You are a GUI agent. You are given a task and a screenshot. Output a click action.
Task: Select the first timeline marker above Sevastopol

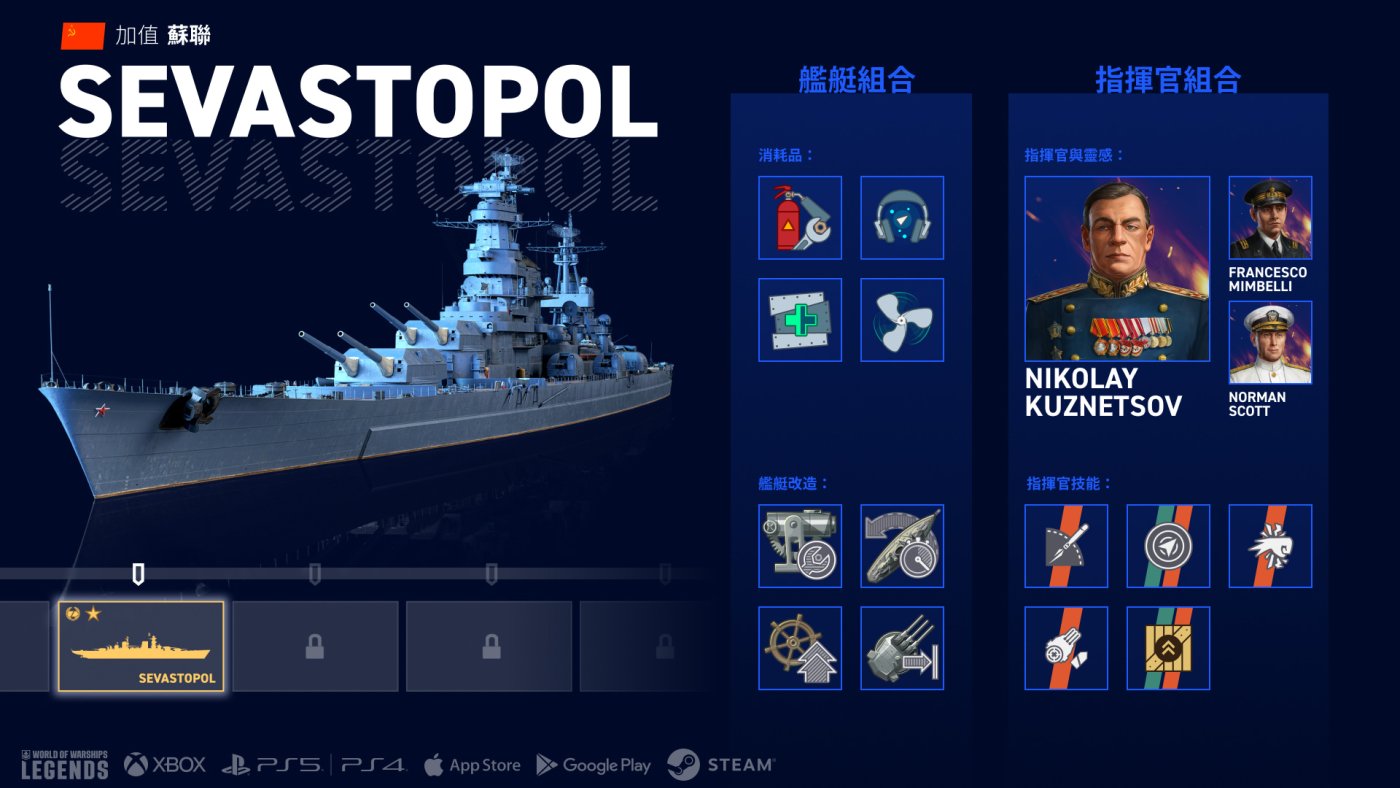pyautogui.click(x=139, y=574)
